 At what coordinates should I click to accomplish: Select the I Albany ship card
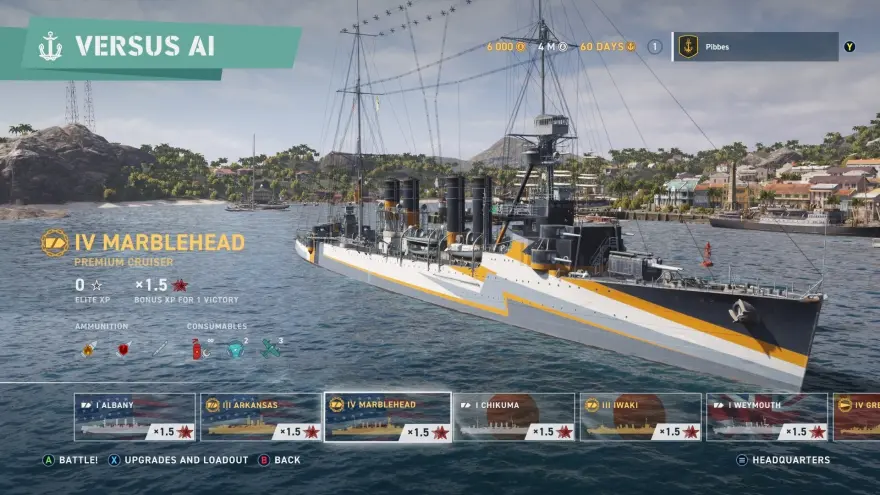click(134, 417)
